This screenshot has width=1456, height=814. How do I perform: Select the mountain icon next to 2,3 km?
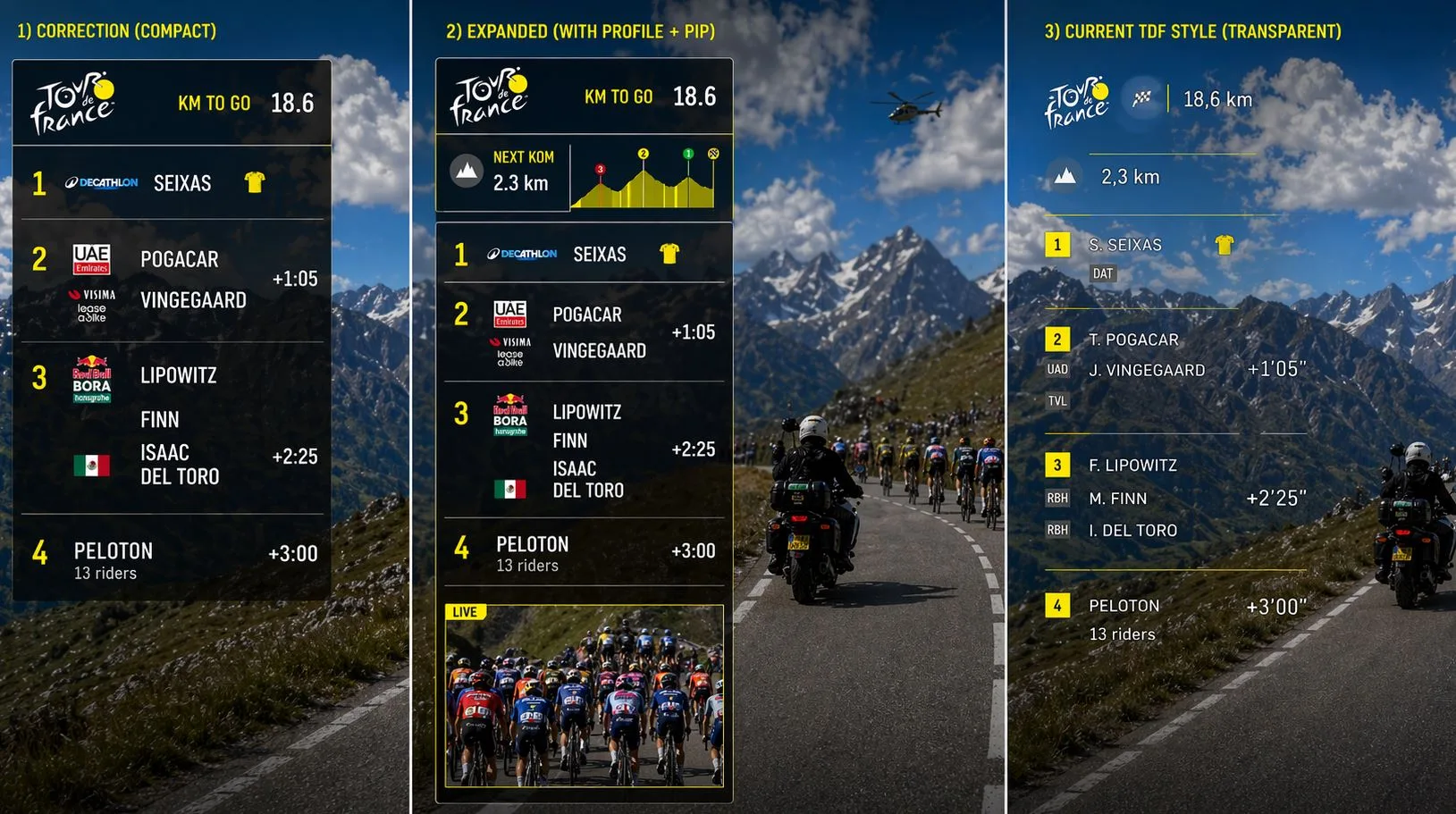click(1064, 176)
